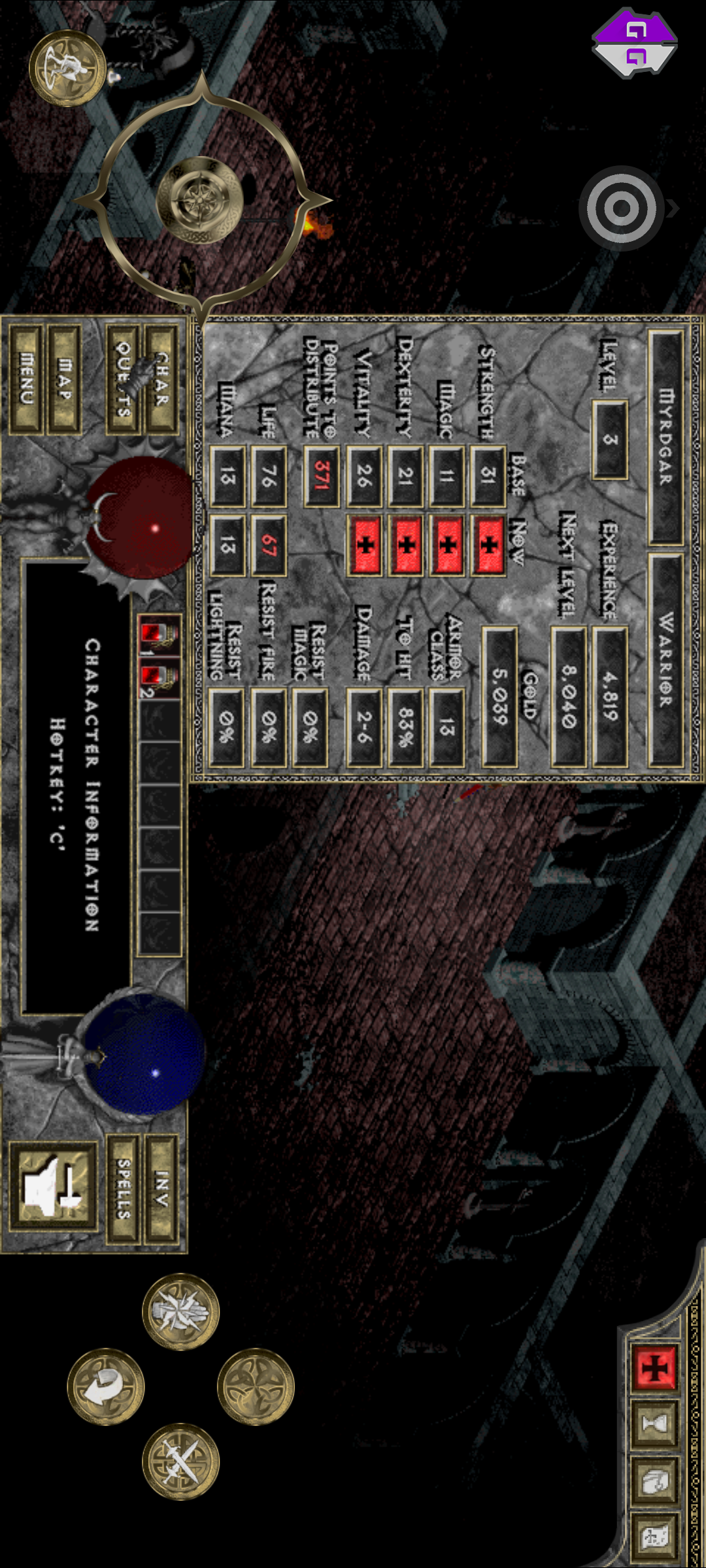
Task: Tap the crossed swords attack button
Action: point(180,1462)
